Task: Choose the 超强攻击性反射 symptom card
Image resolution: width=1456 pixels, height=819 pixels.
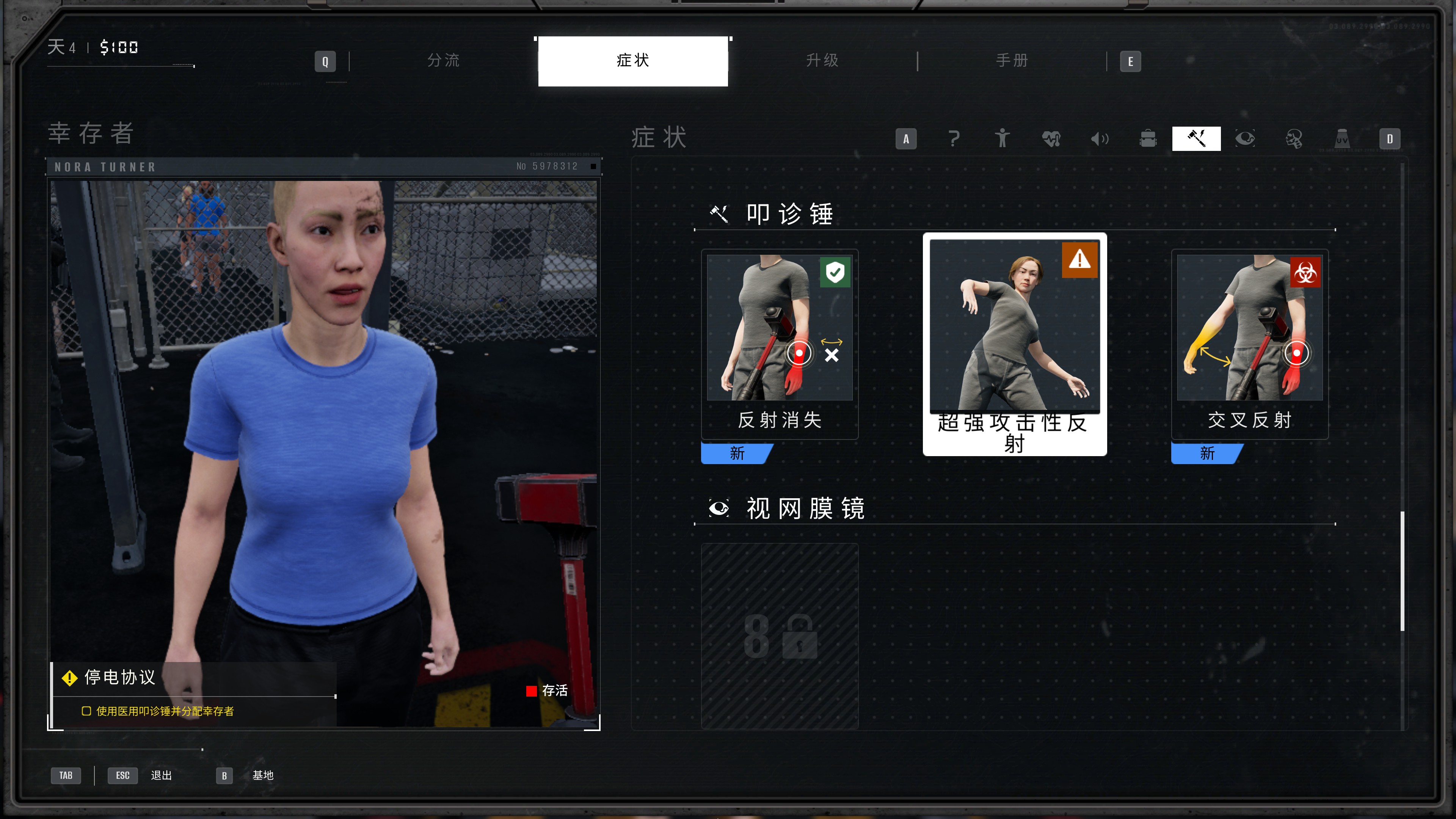Action: click(1015, 344)
